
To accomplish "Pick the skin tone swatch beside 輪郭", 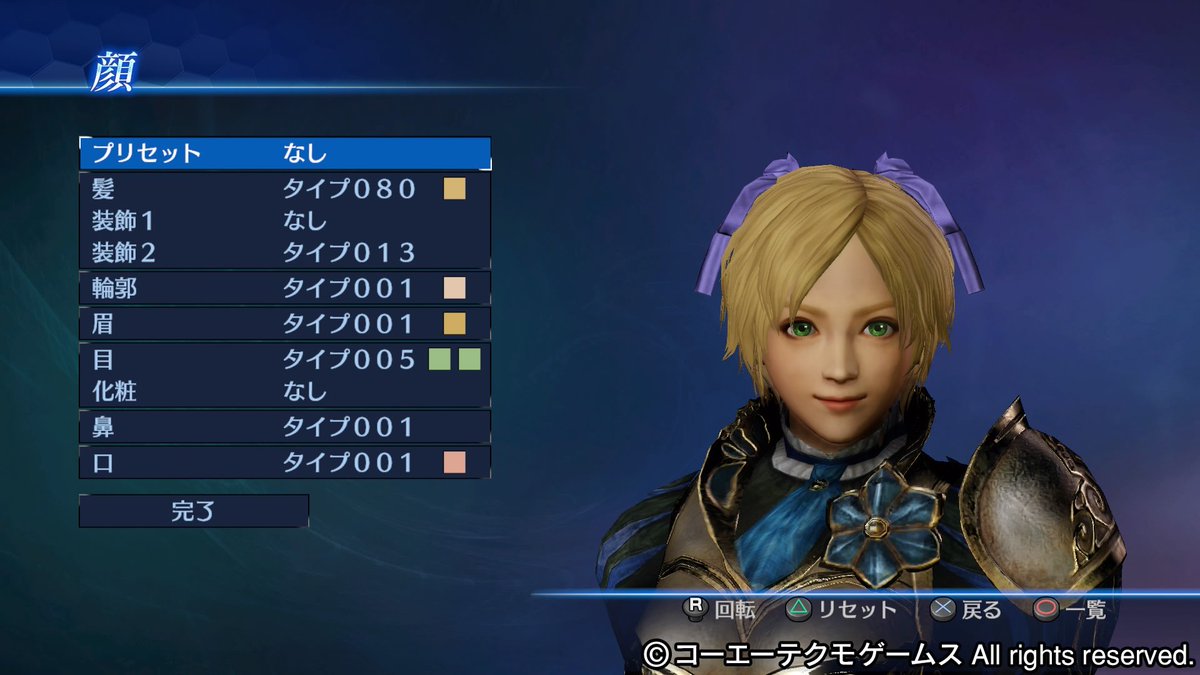I will click(455, 288).
